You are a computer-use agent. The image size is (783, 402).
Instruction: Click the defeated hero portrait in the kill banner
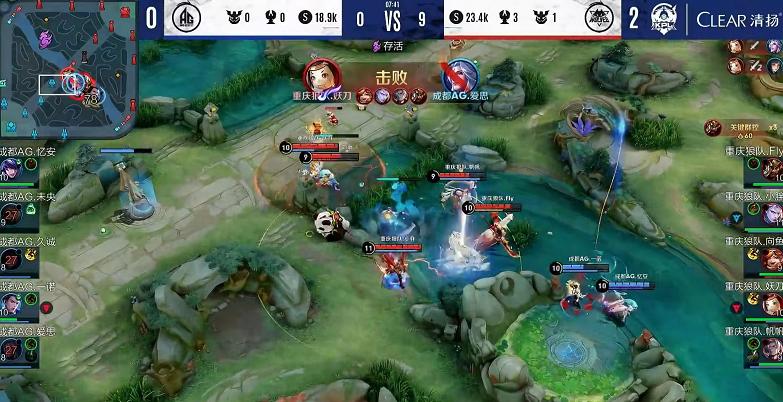pos(460,76)
